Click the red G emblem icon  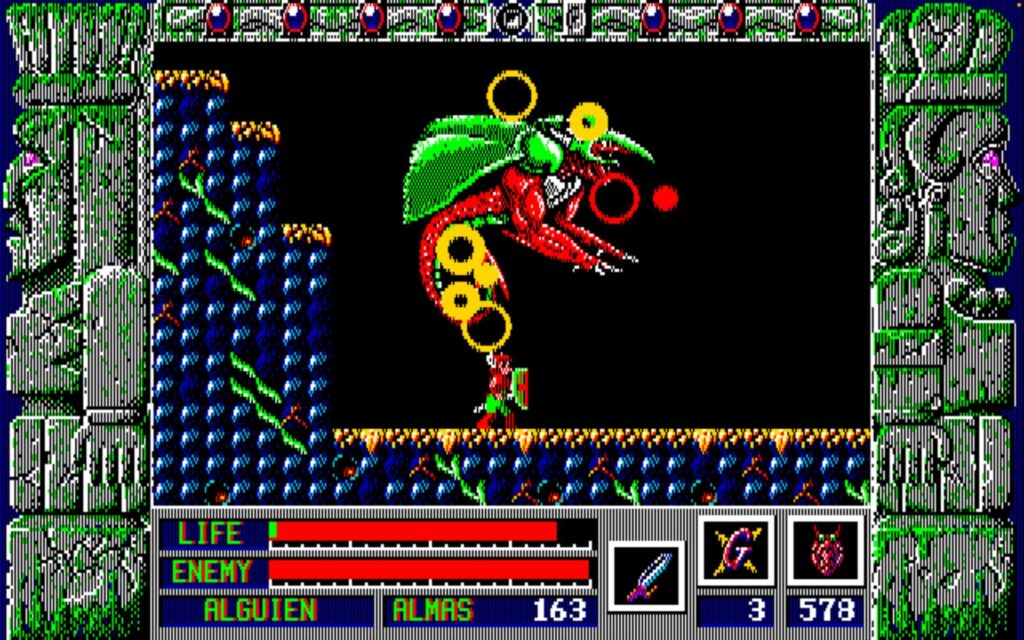[x=736, y=551]
